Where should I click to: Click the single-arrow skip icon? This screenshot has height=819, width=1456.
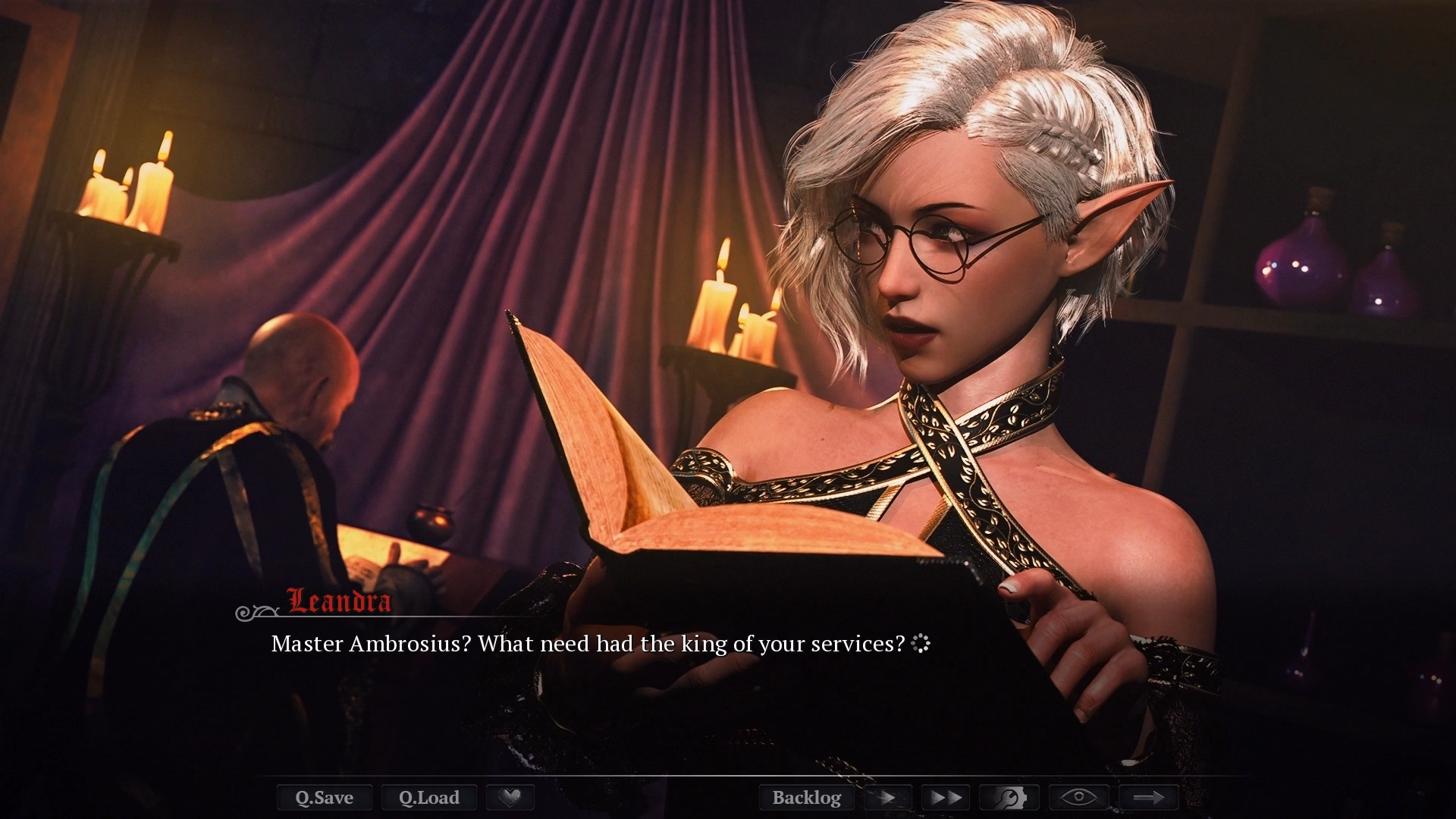(x=886, y=797)
